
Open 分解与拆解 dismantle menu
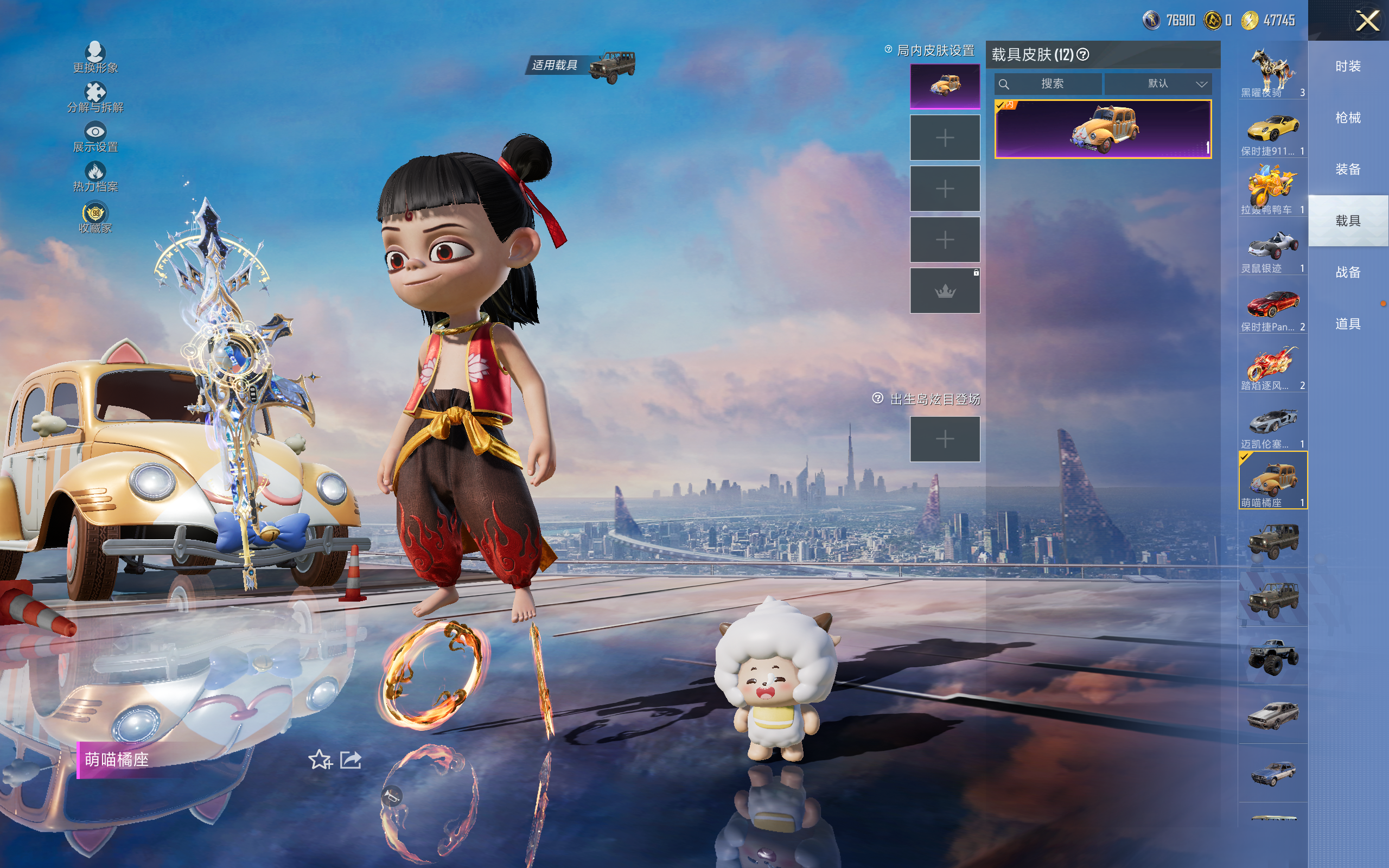[95, 97]
